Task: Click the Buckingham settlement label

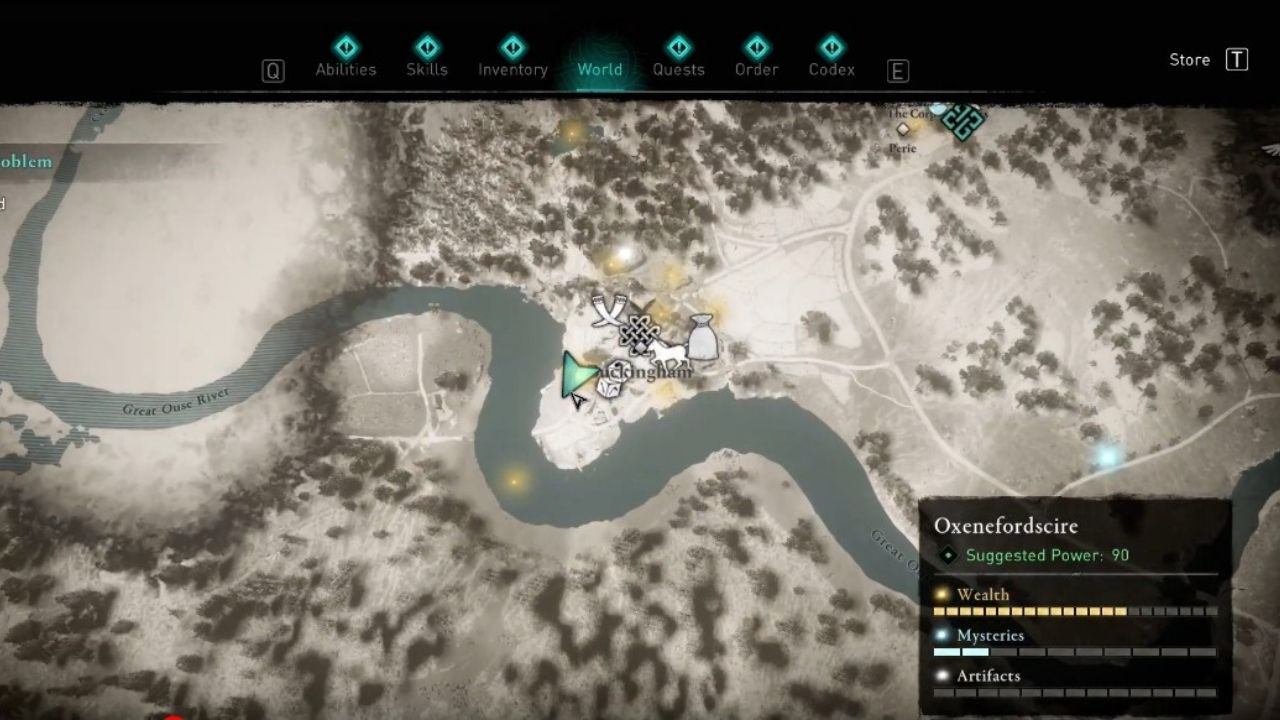Action: click(x=646, y=372)
